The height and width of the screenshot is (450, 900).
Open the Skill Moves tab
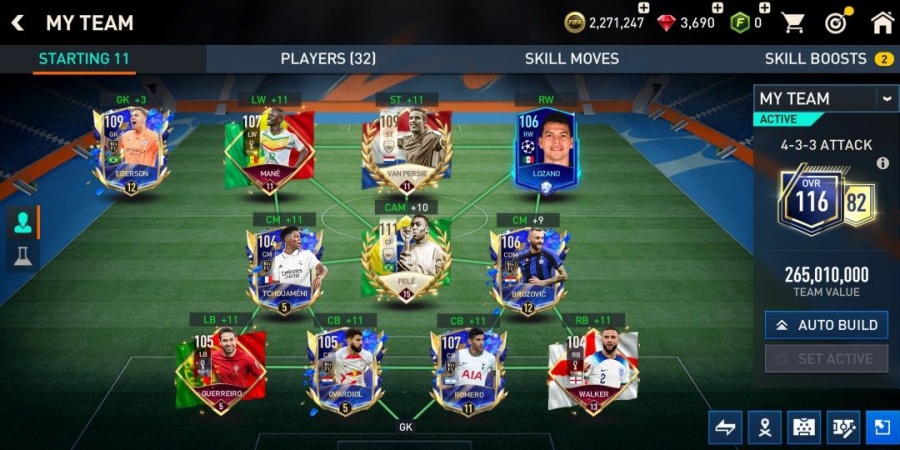point(571,59)
